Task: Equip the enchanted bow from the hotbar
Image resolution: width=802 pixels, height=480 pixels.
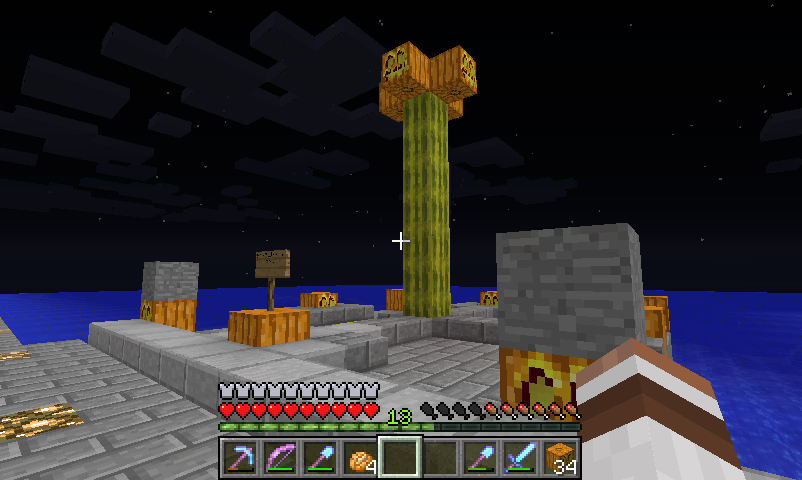Action: [x=279, y=458]
